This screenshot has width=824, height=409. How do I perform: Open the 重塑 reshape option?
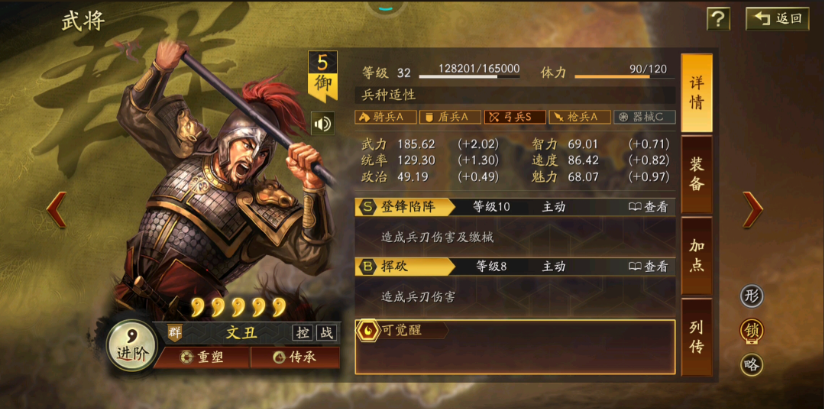coord(201,357)
